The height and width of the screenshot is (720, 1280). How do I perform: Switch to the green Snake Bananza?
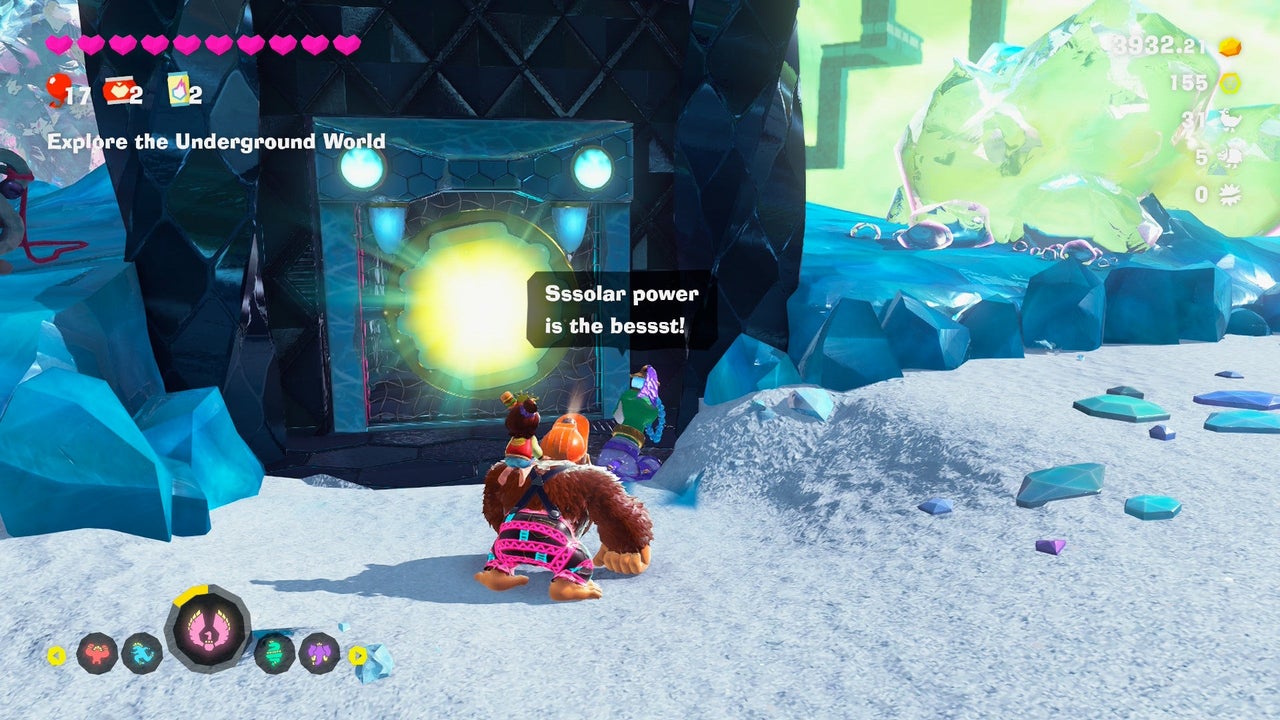(274, 653)
